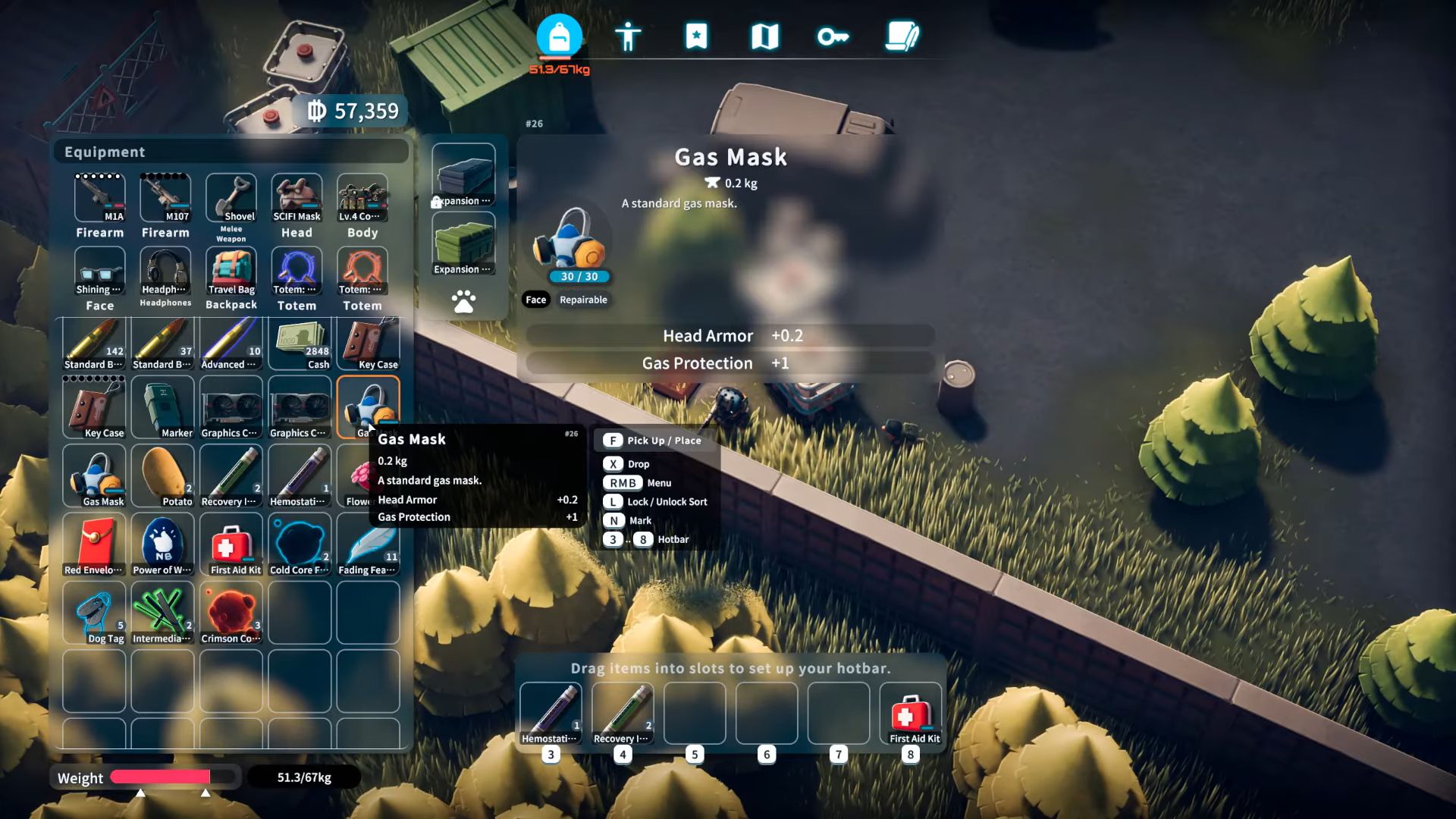This screenshot has width=1456, height=819.
Task: Open the pet paw slot
Action: (x=463, y=302)
